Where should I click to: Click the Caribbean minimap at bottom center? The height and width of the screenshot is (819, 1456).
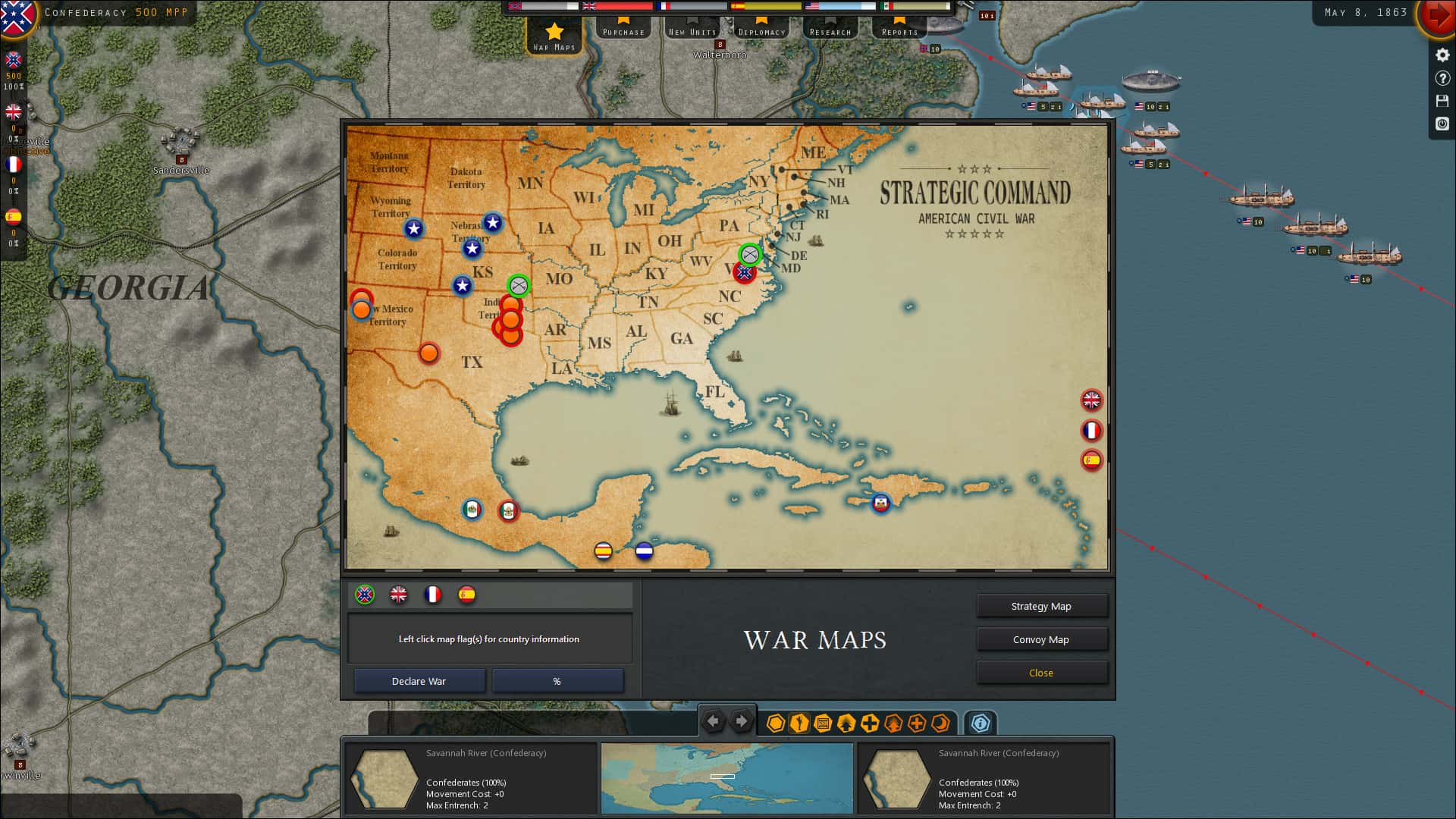click(726, 778)
